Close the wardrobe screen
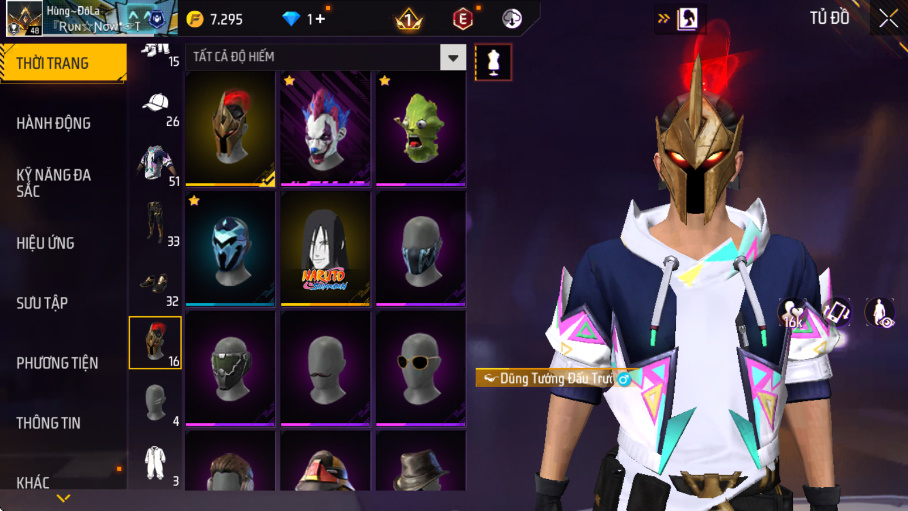Viewport: 908px width, 511px height. coord(888,18)
